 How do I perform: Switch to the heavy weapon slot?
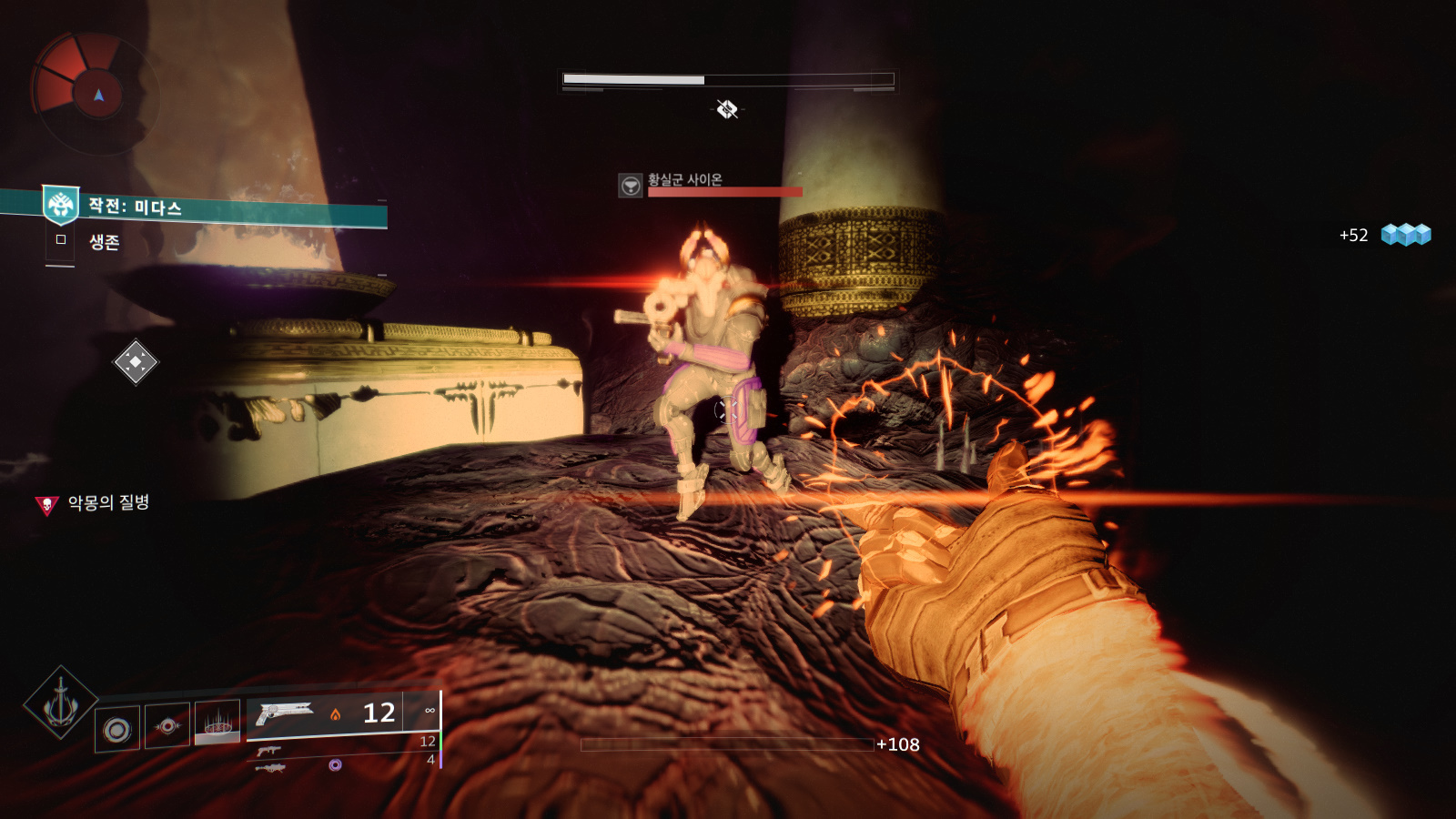(270, 768)
